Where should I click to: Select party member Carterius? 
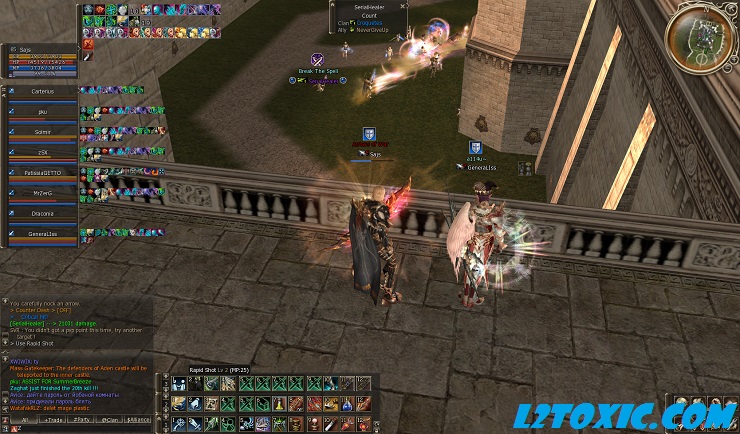tap(43, 90)
